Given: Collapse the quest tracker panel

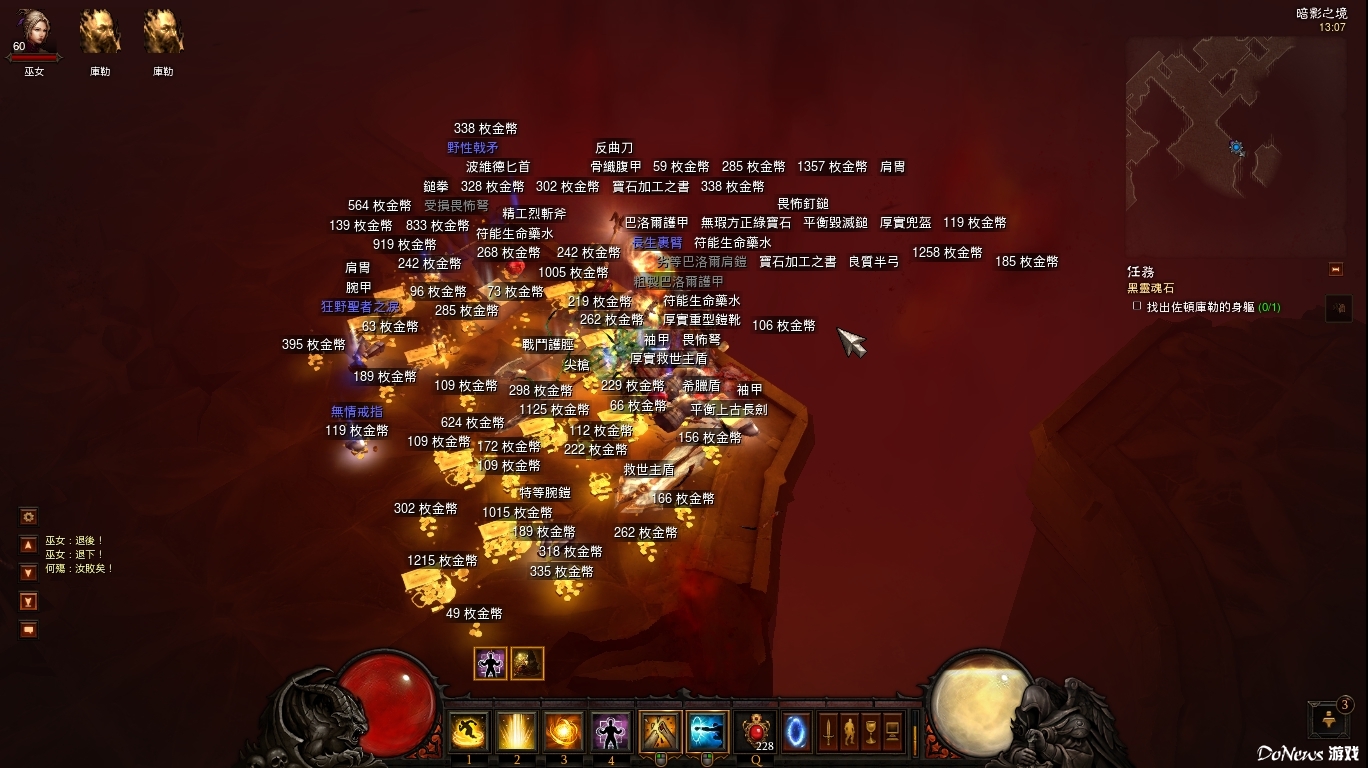Looking at the screenshot, I should pyautogui.click(x=1334, y=269).
